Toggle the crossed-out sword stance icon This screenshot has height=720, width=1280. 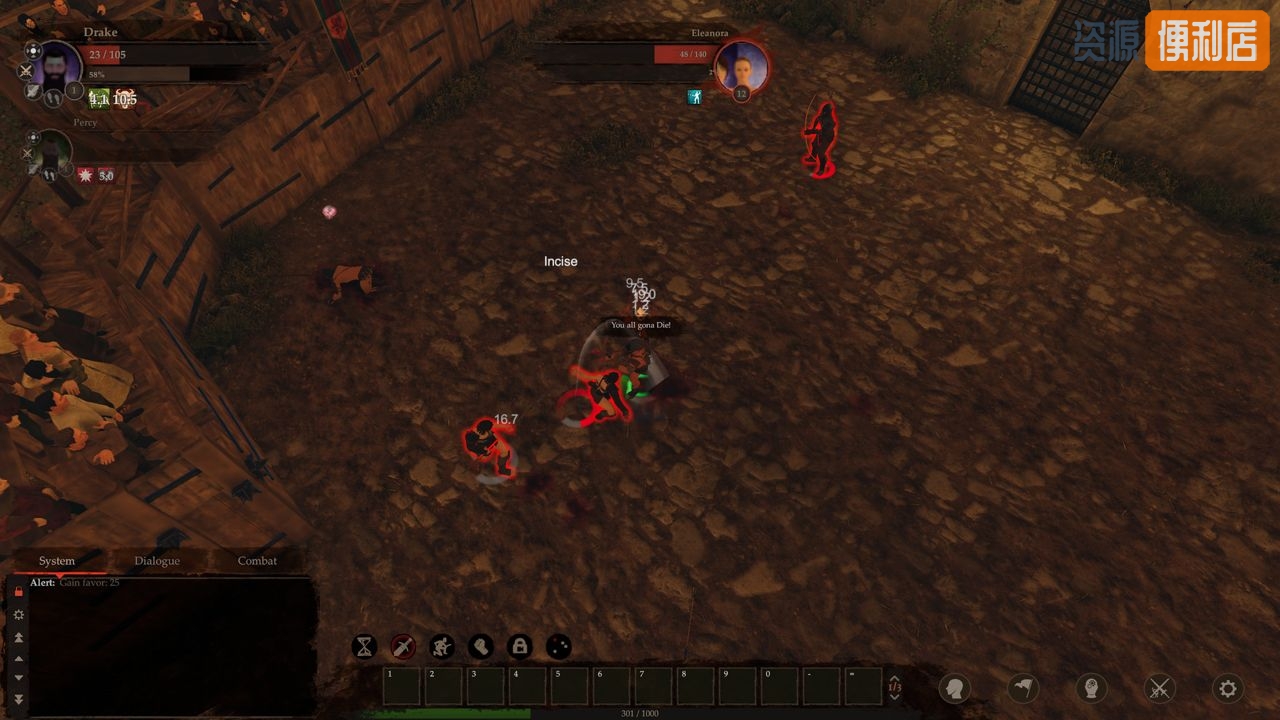403,647
